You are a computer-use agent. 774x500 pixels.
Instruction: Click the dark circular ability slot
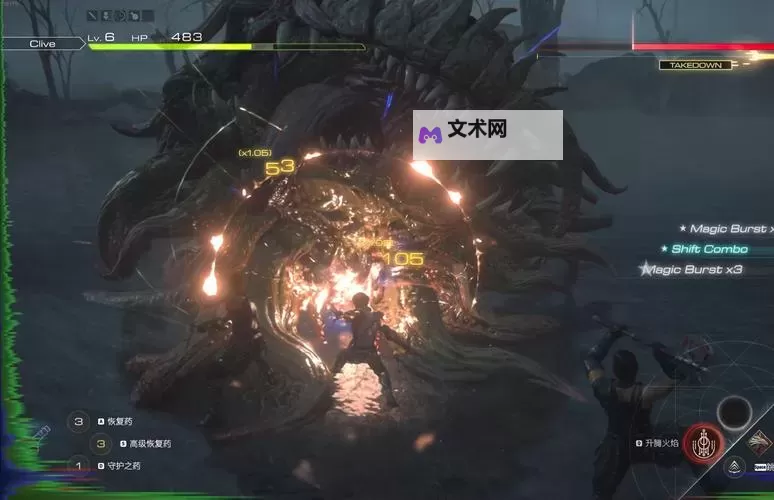[735, 411]
